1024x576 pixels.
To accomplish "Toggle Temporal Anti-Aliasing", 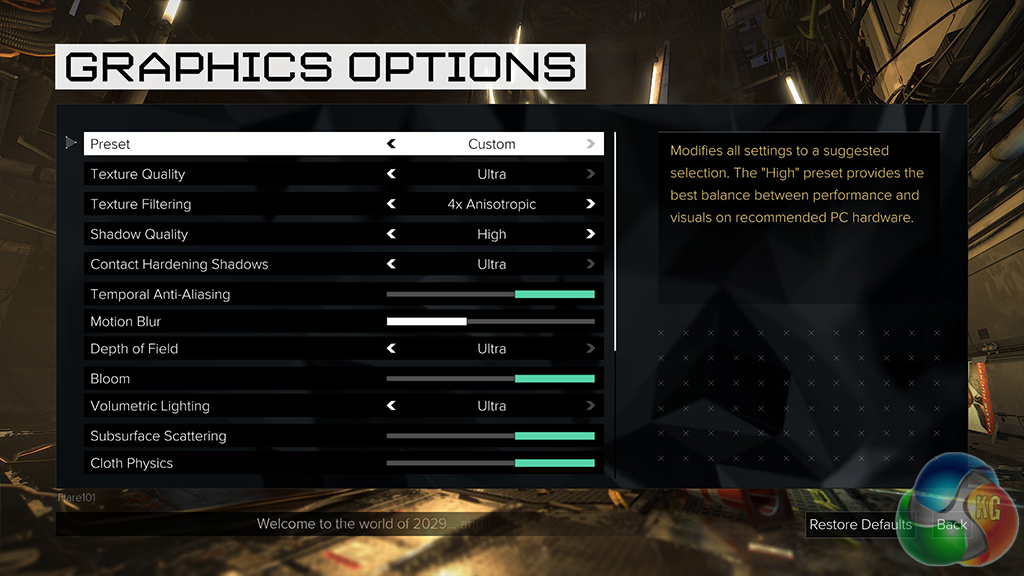I will 491,294.
